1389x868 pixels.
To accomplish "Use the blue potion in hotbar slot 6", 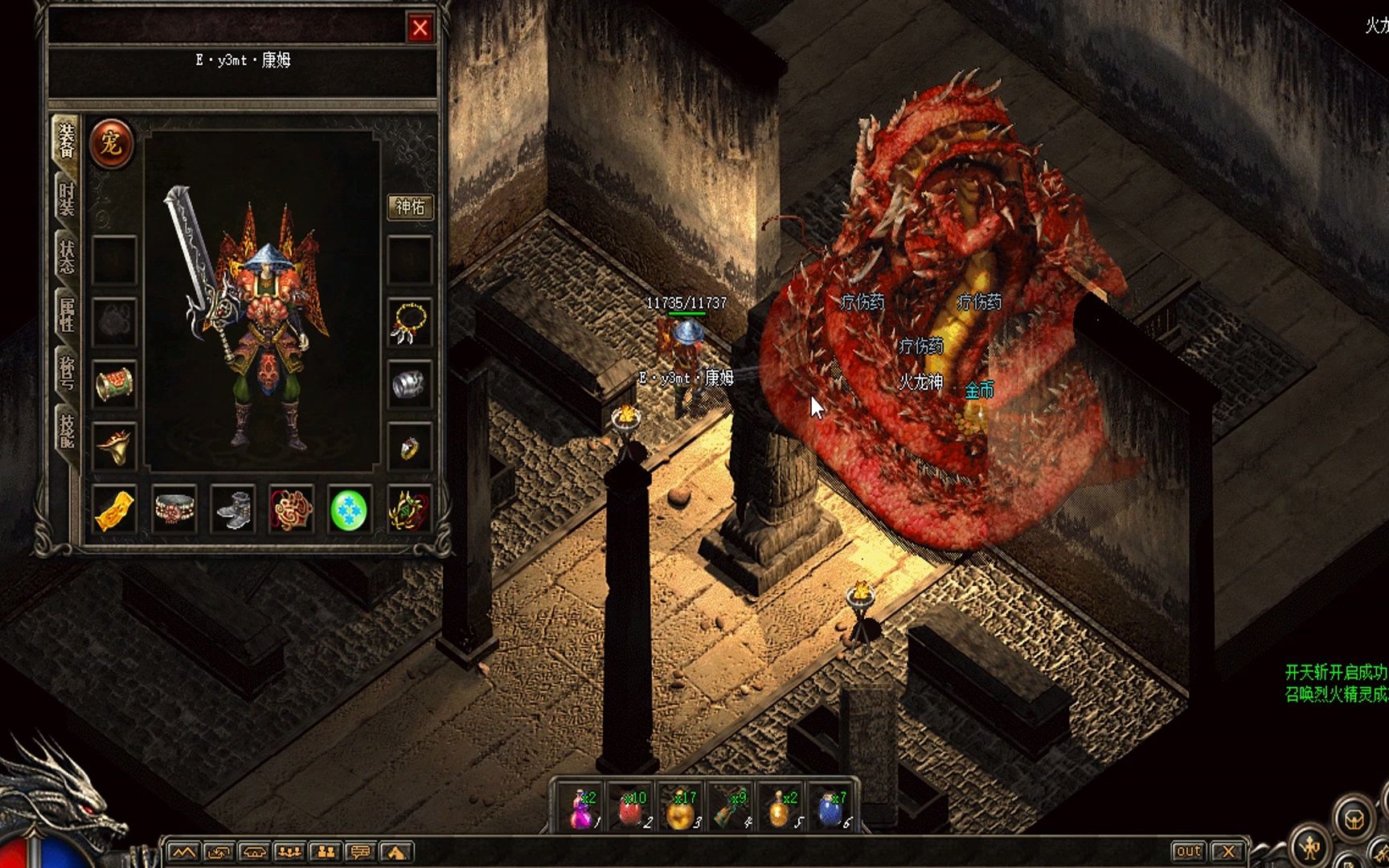I will 830,808.
